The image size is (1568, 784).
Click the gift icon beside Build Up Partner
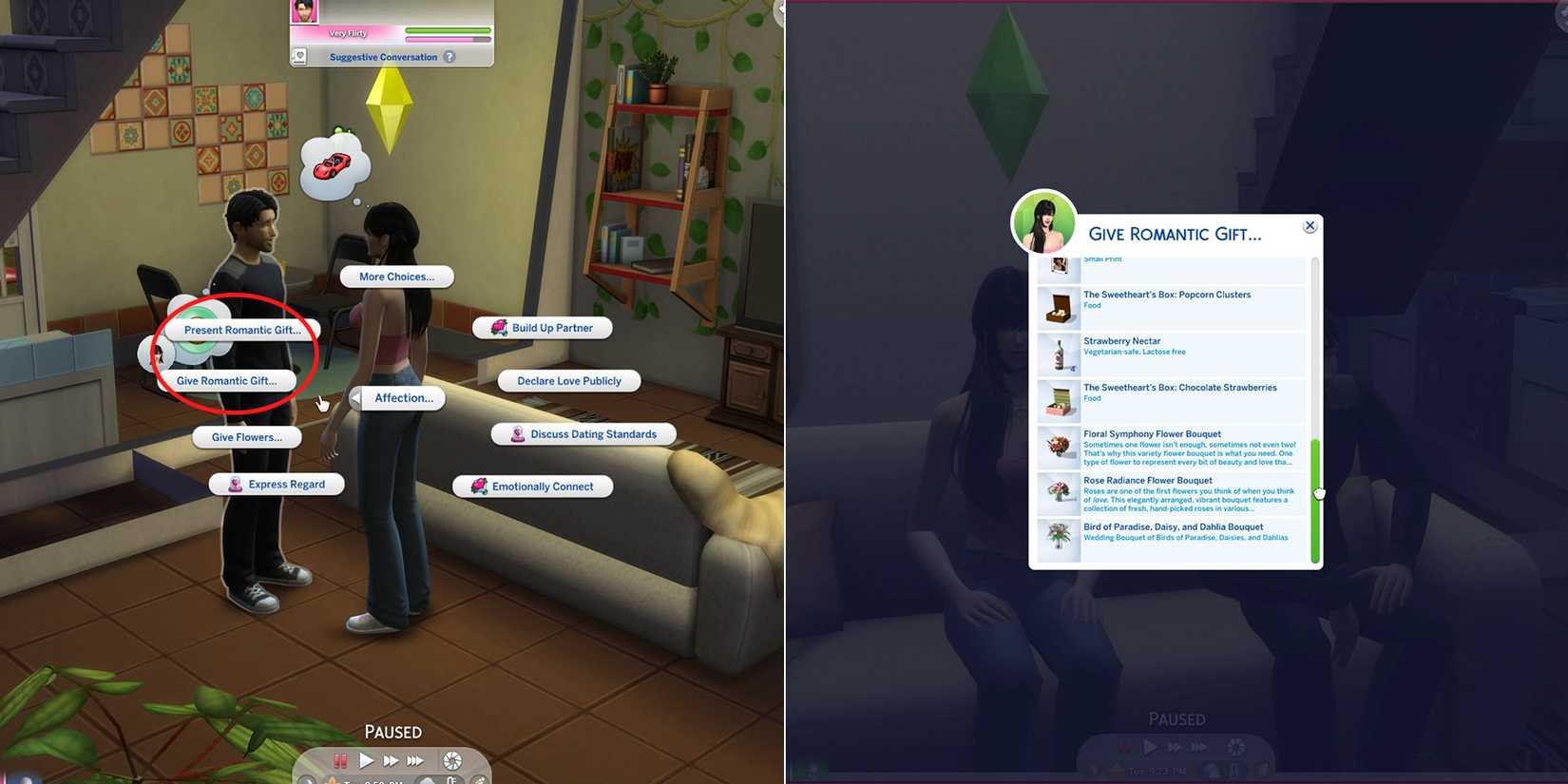[x=499, y=327]
